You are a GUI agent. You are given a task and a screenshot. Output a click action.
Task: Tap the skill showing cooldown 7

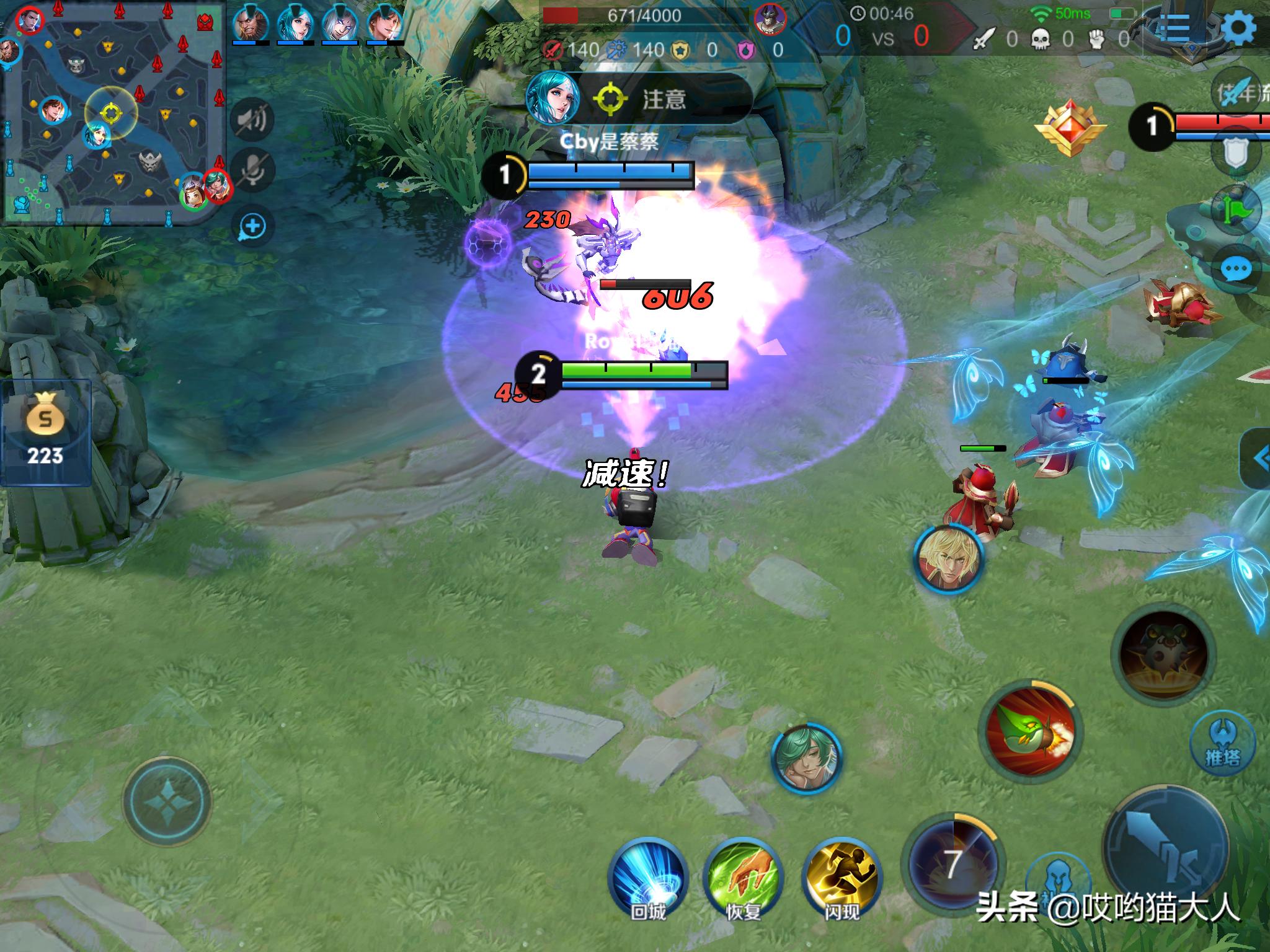(x=952, y=863)
